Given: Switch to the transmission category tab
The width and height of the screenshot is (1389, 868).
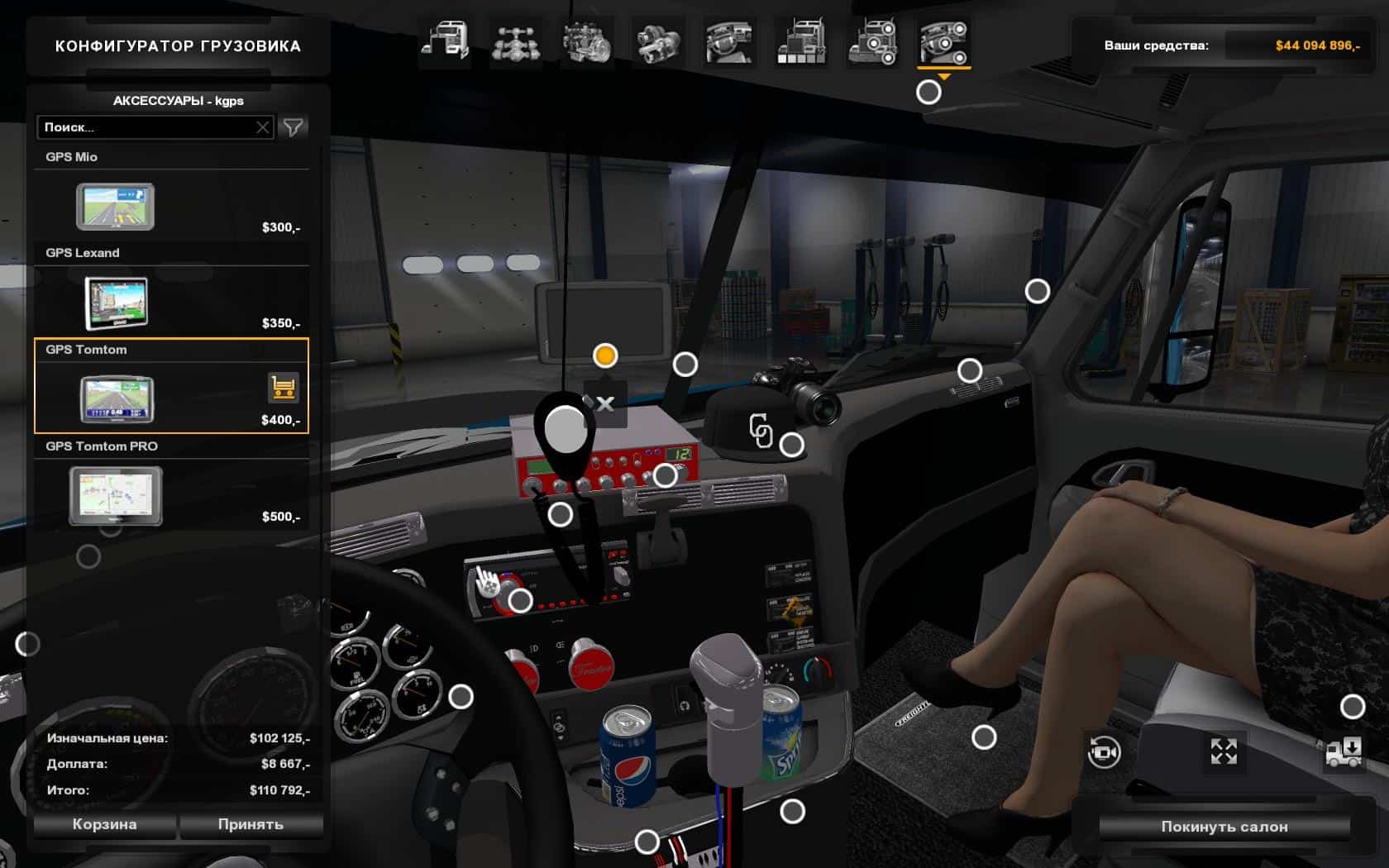Looking at the screenshot, I should [659, 42].
